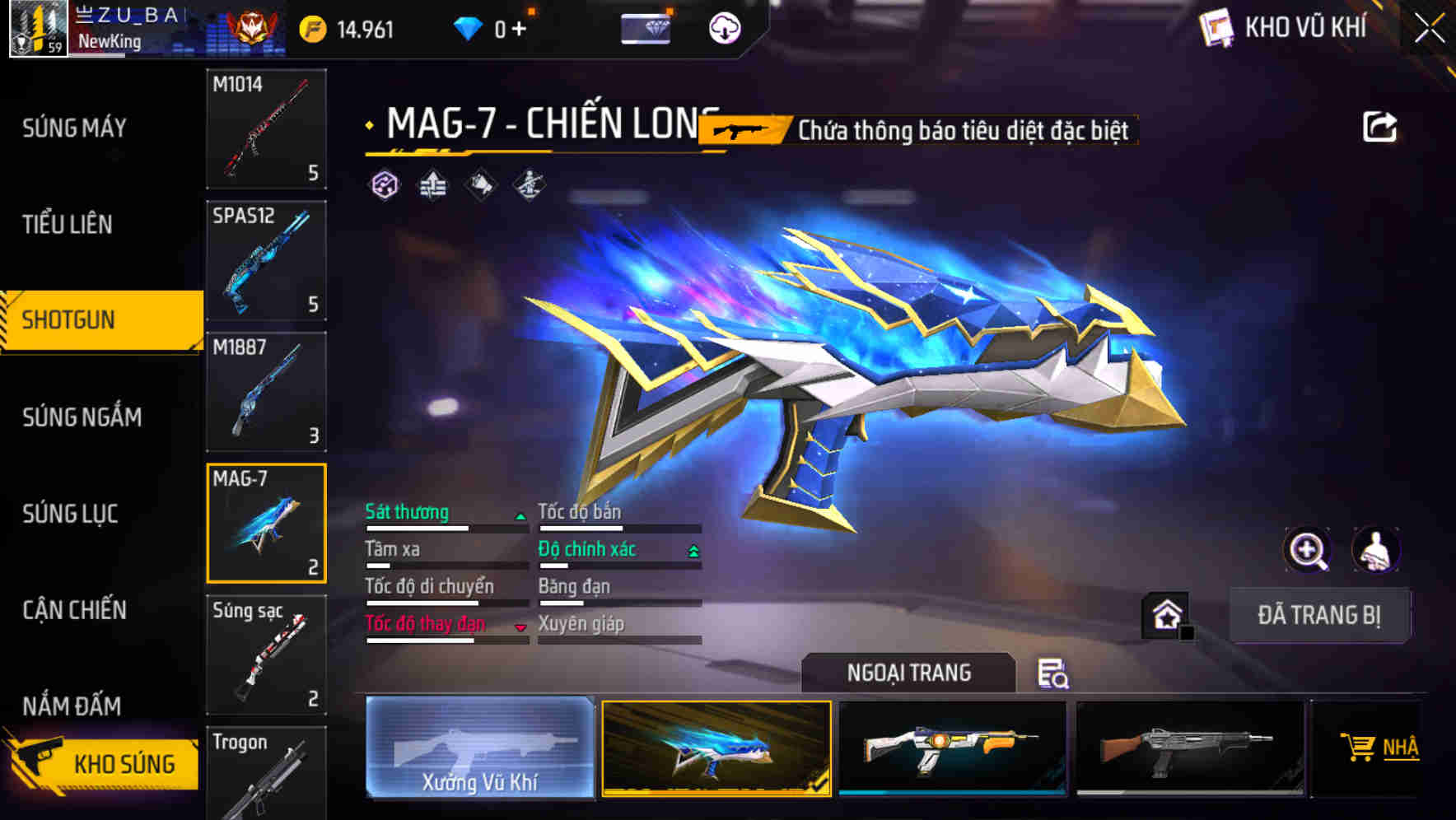Select the SPAS12 weapon thumbnail

(265, 260)
